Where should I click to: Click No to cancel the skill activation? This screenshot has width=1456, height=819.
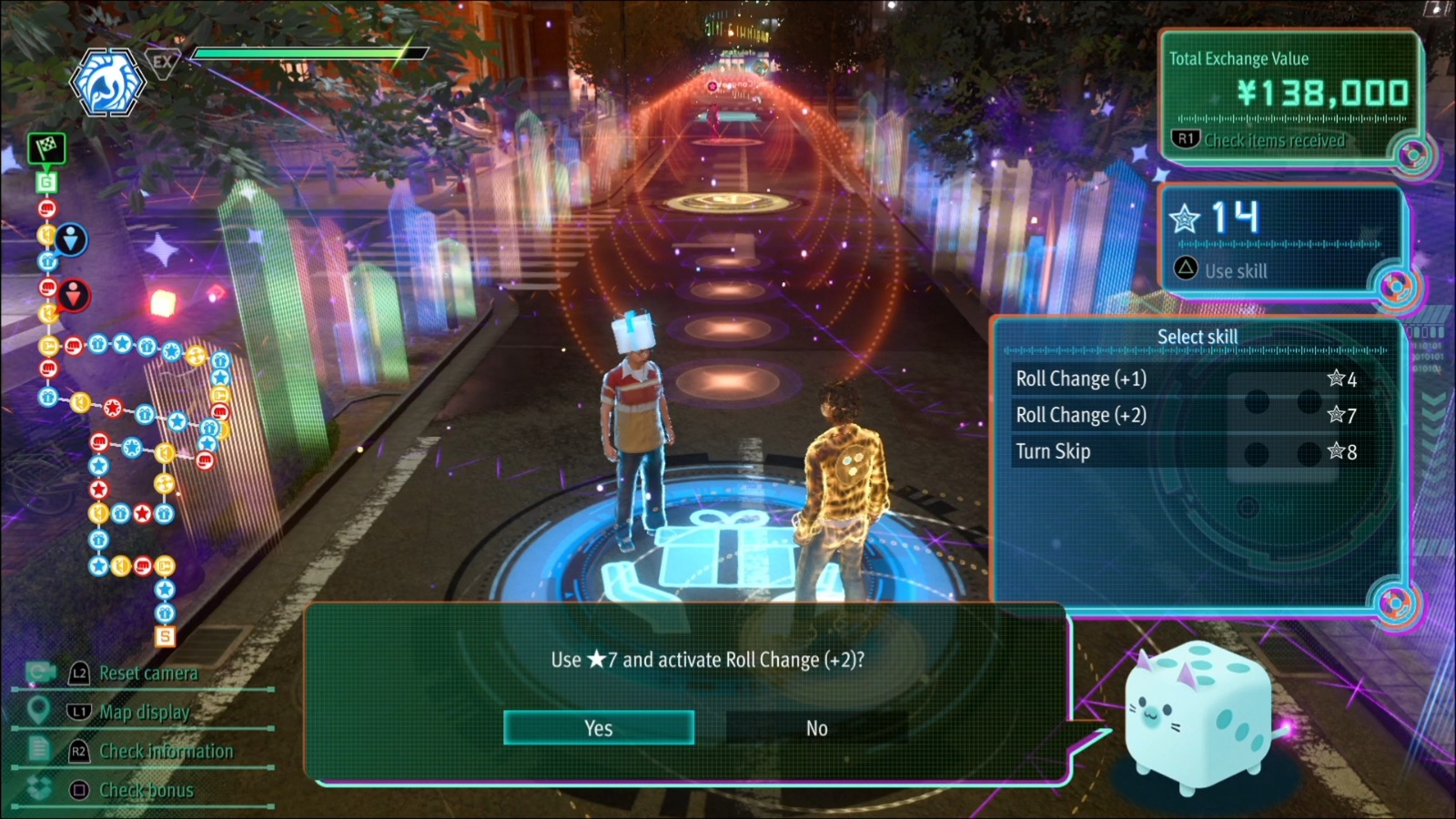(816, 728)
